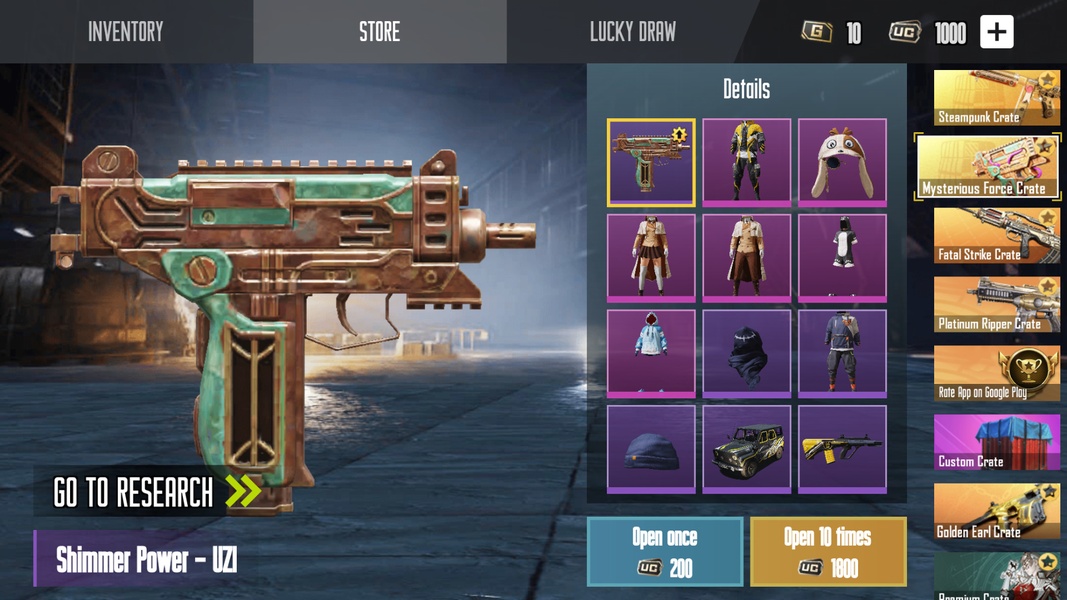Select the Golden Earl Crate
Image resolution: width=1067 pixels, height=600 pixels.
coord(996,512)
